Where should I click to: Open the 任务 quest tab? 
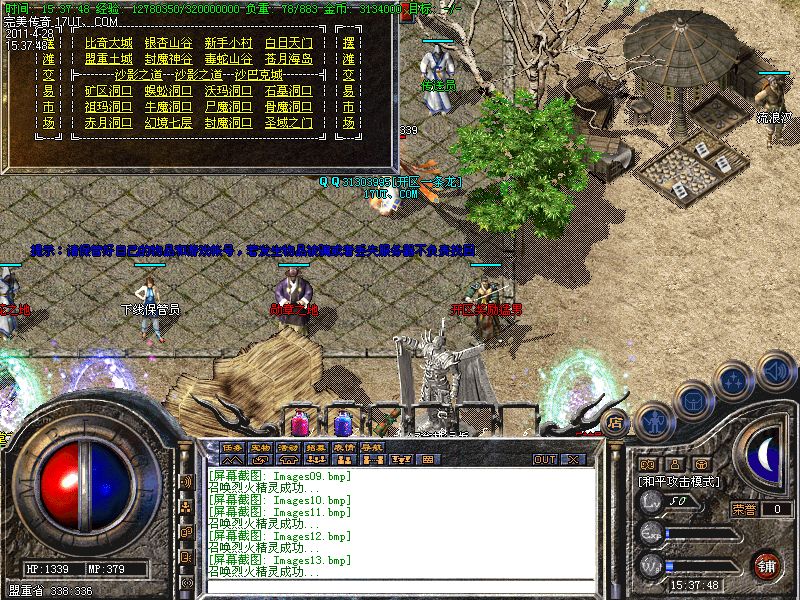(x=232, y=447)
